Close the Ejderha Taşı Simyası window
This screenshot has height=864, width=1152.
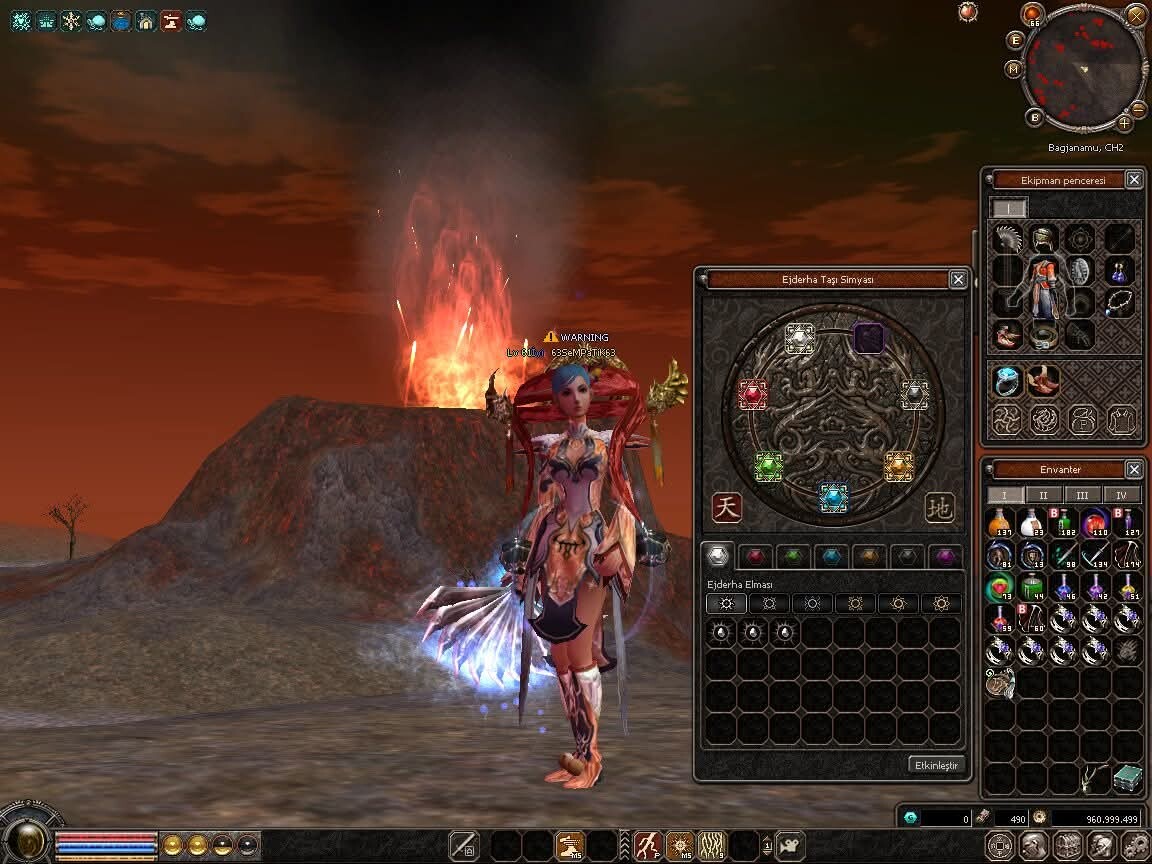pos(958,280)
